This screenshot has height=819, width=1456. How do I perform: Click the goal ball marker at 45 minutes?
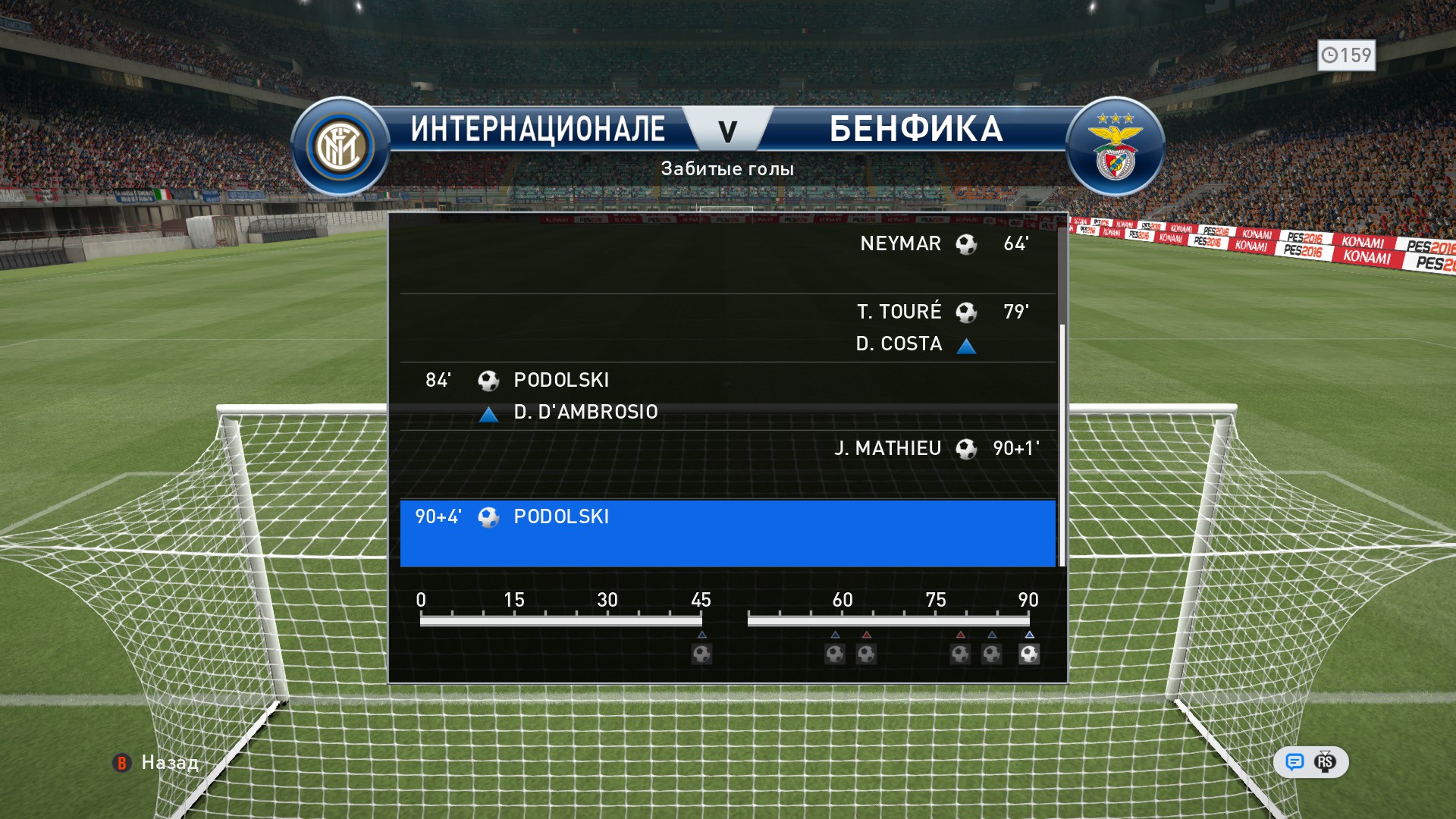coord(701,654)
